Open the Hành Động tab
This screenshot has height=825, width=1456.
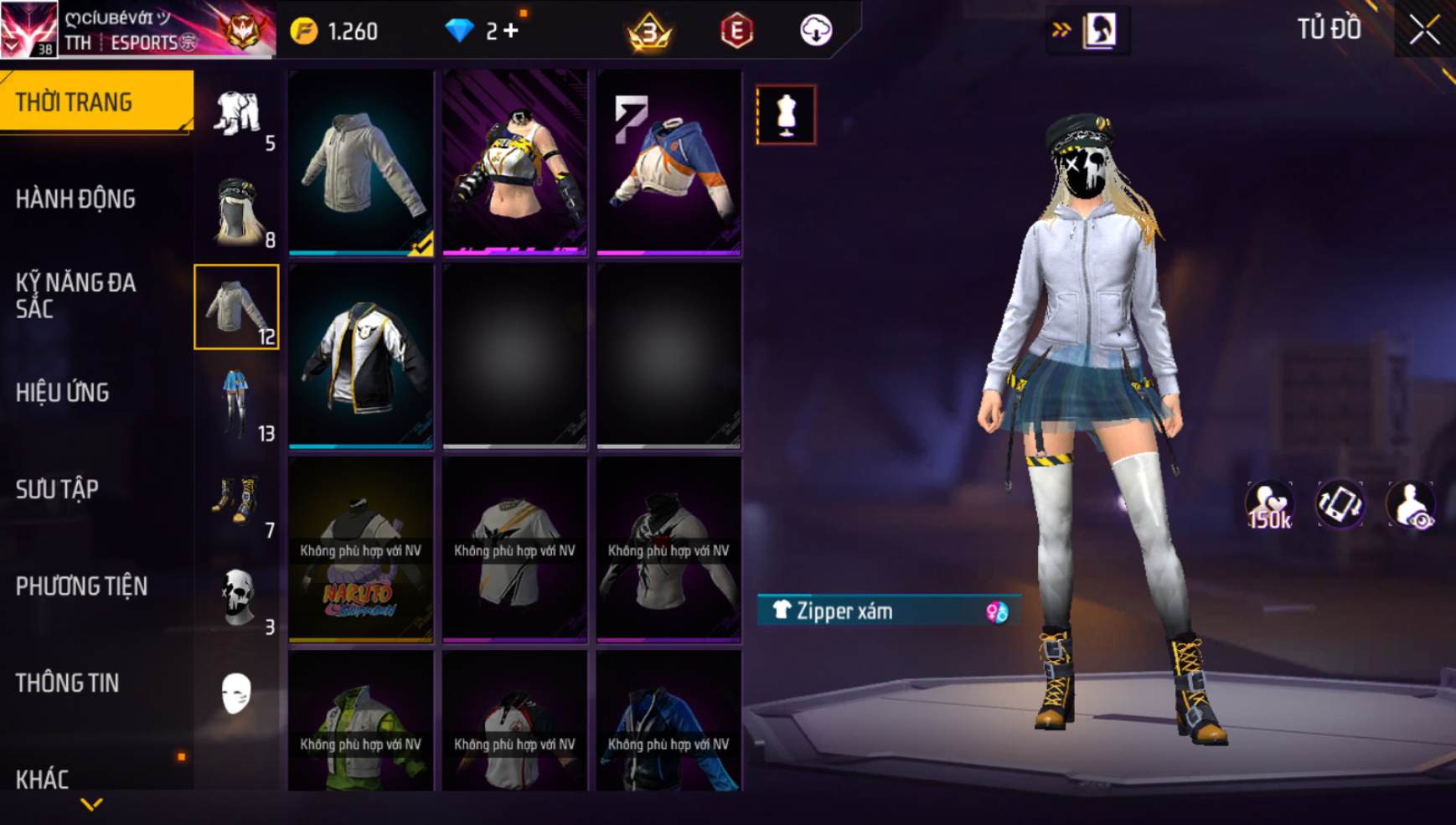[75, 199]
